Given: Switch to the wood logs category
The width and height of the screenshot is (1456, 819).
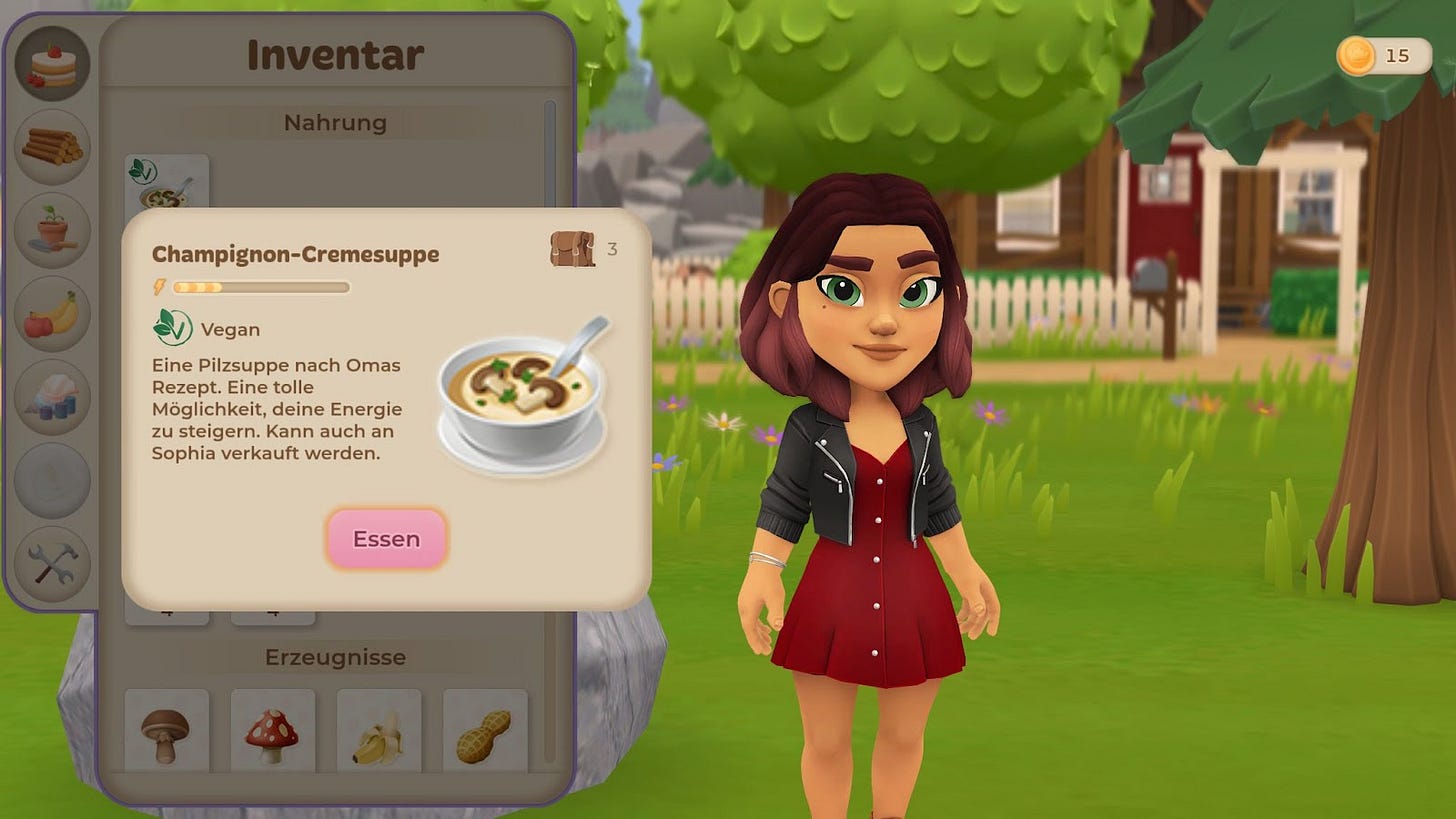Looking at the screenshot, I should (x=52, y=147).
